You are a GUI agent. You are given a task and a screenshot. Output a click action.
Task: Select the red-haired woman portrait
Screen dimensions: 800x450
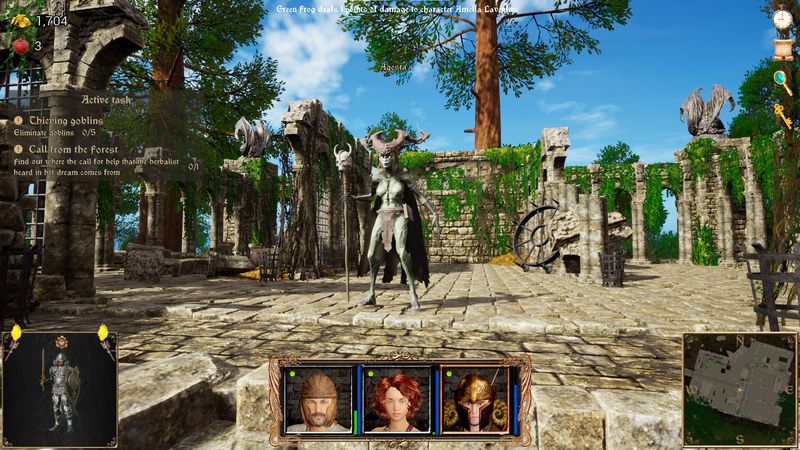(x=395, y=399)
